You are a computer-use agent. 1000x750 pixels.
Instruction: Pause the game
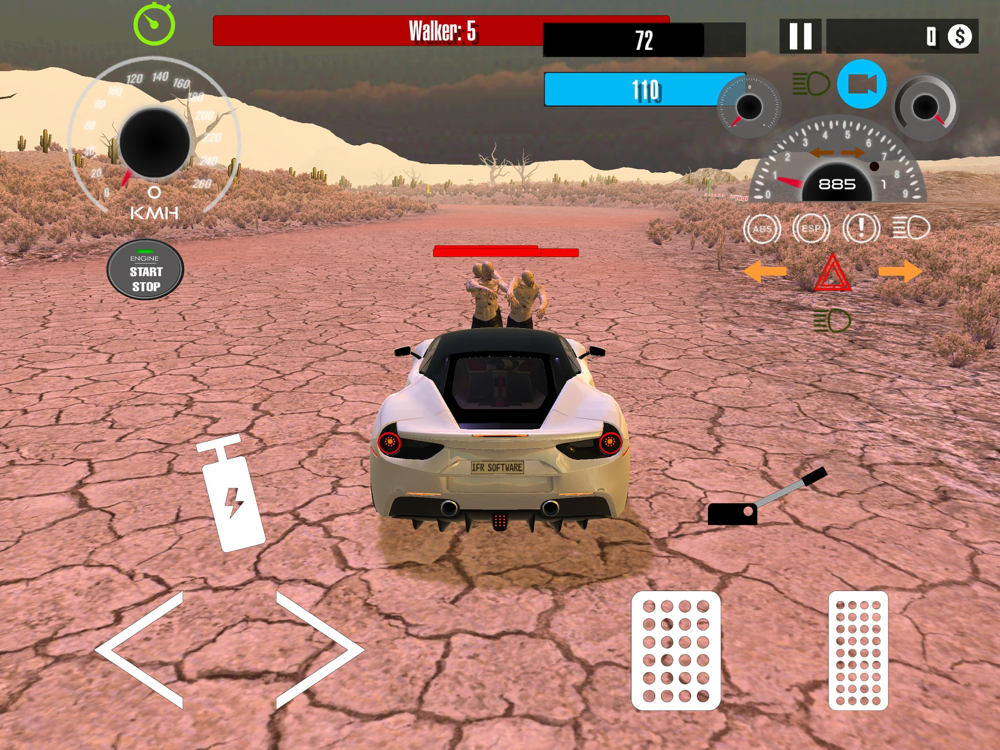pyautogui.click(x=801, y=37)
